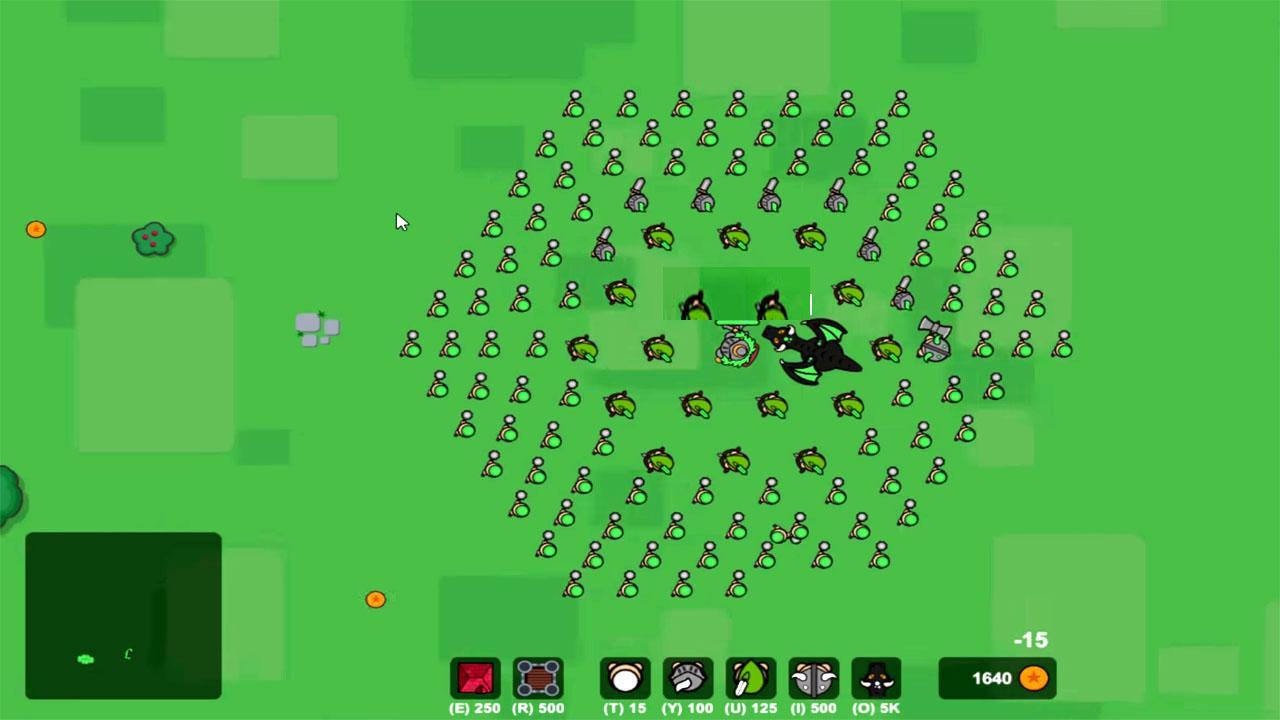Click the drill machine beside the dragon

(x=737, y=348)
